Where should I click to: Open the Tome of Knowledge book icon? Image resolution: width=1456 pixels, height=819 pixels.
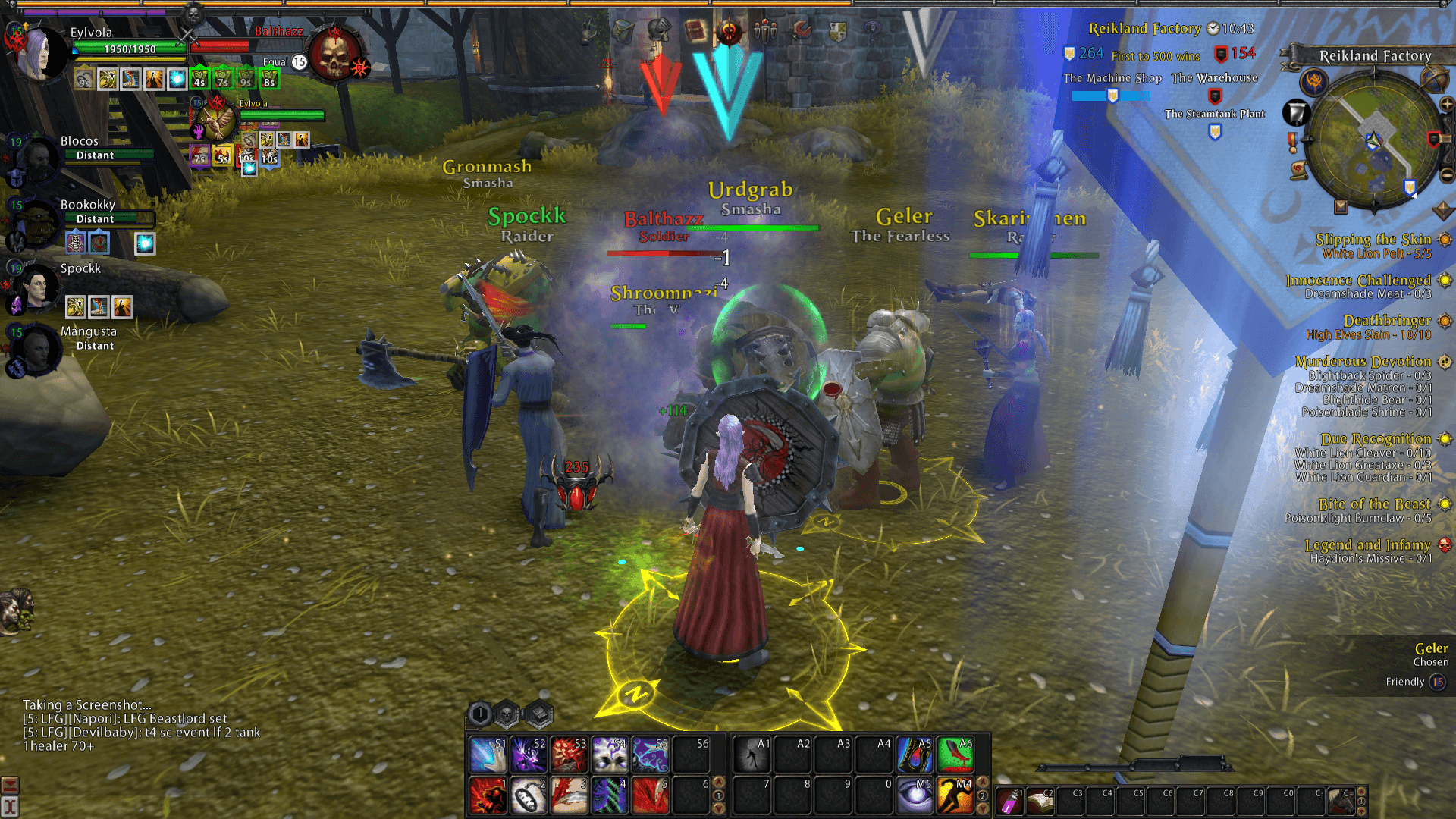coord(694,30)
